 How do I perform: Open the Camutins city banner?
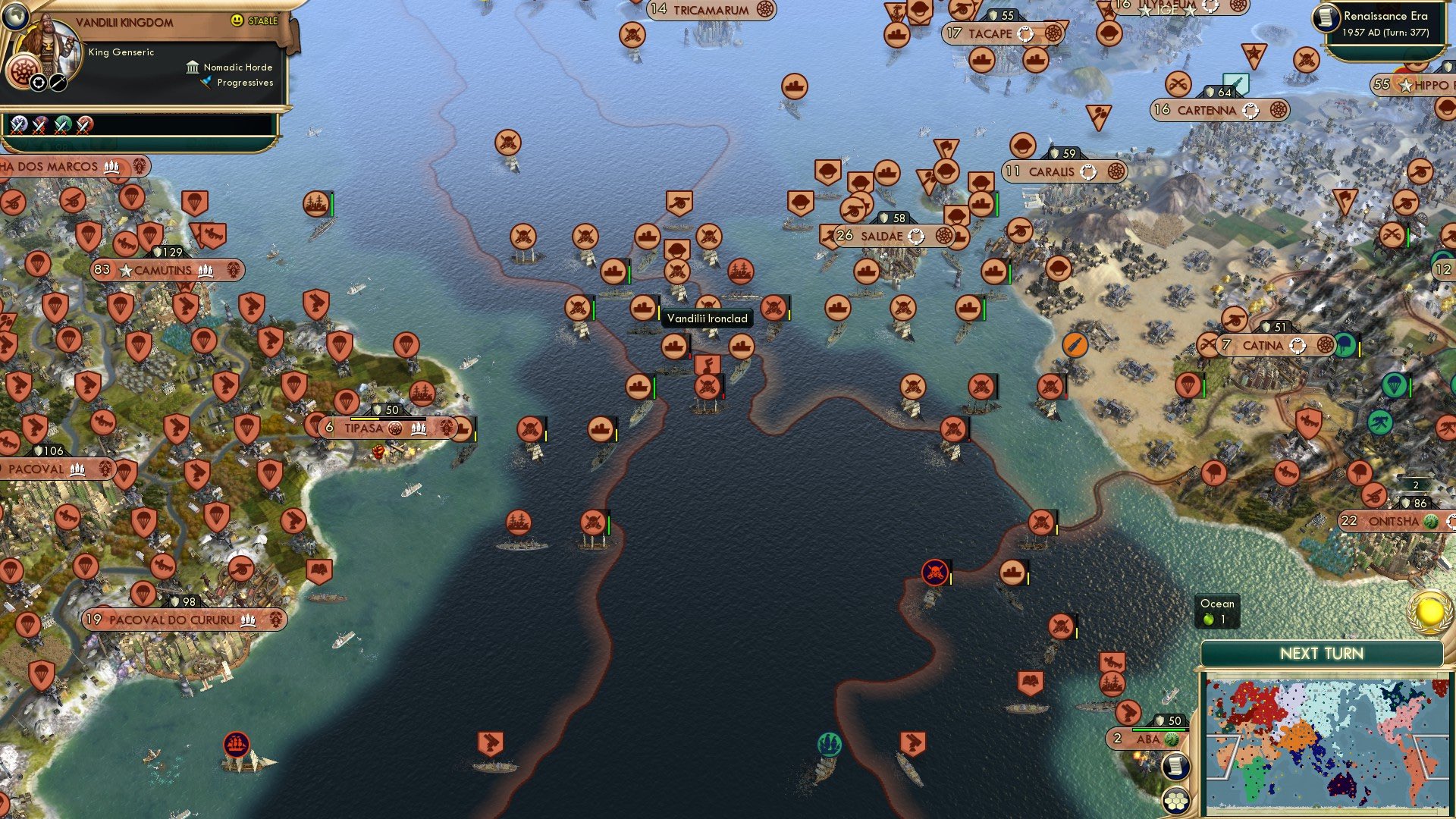tap(163, 270)
